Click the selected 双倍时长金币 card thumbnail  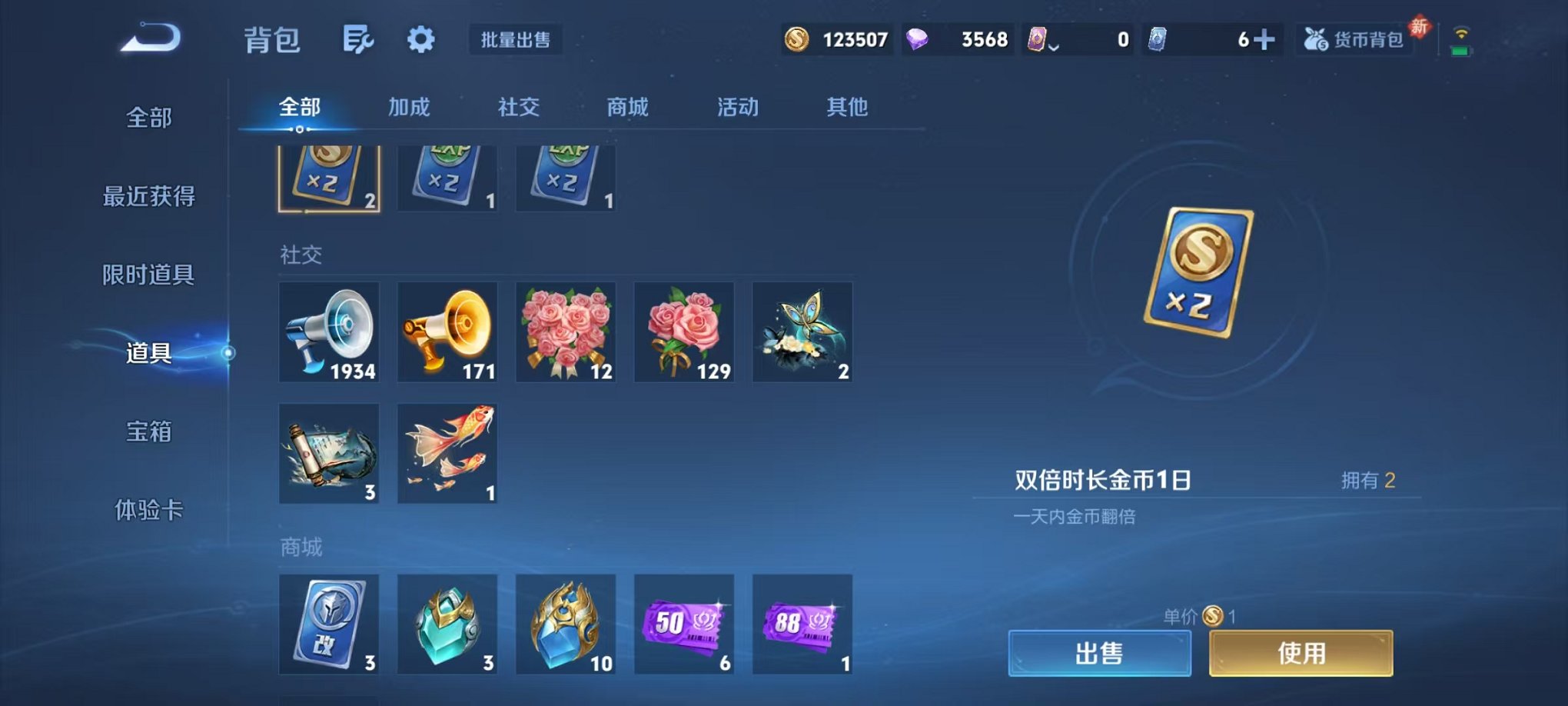point(329,175)
